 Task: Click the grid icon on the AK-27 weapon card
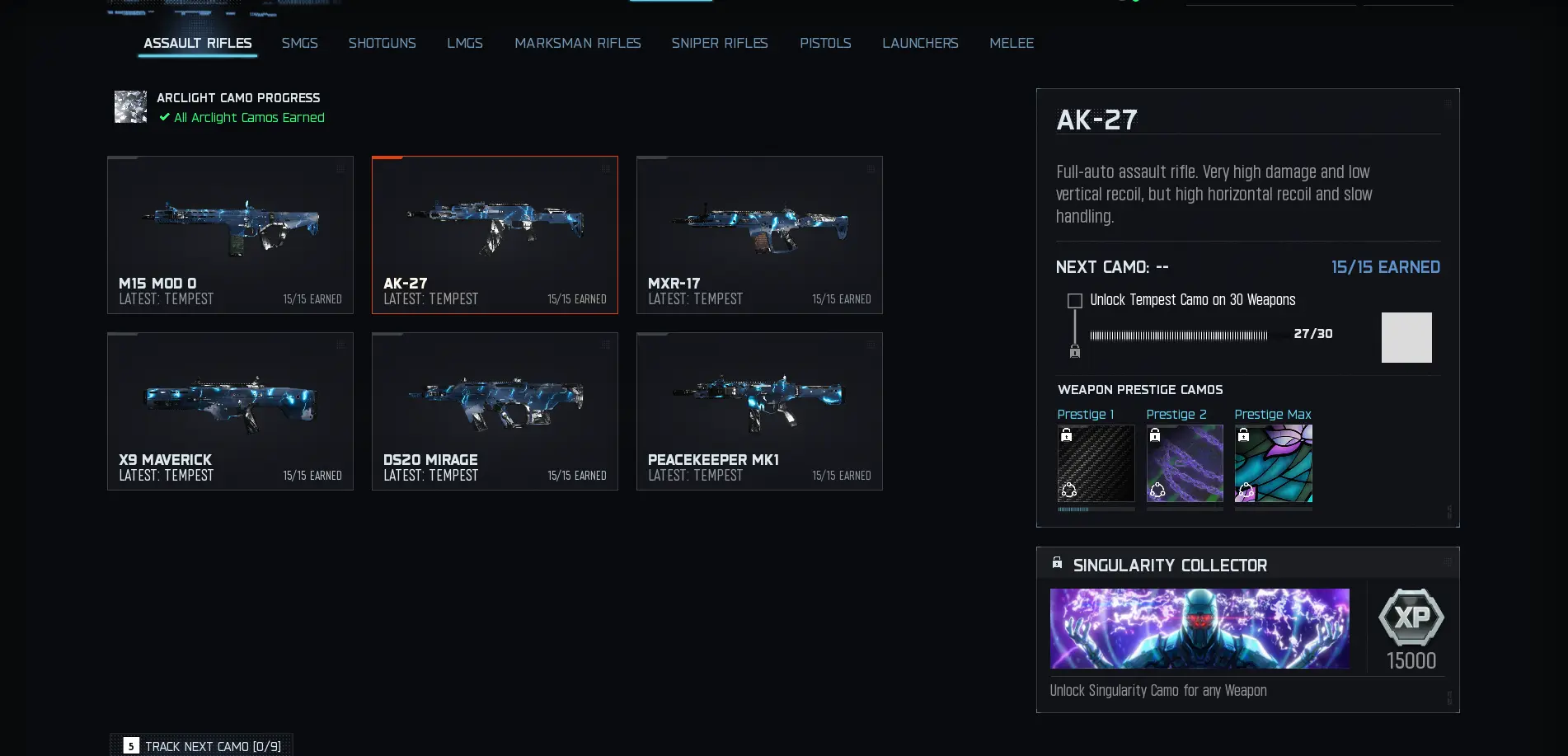click(606, 168)
